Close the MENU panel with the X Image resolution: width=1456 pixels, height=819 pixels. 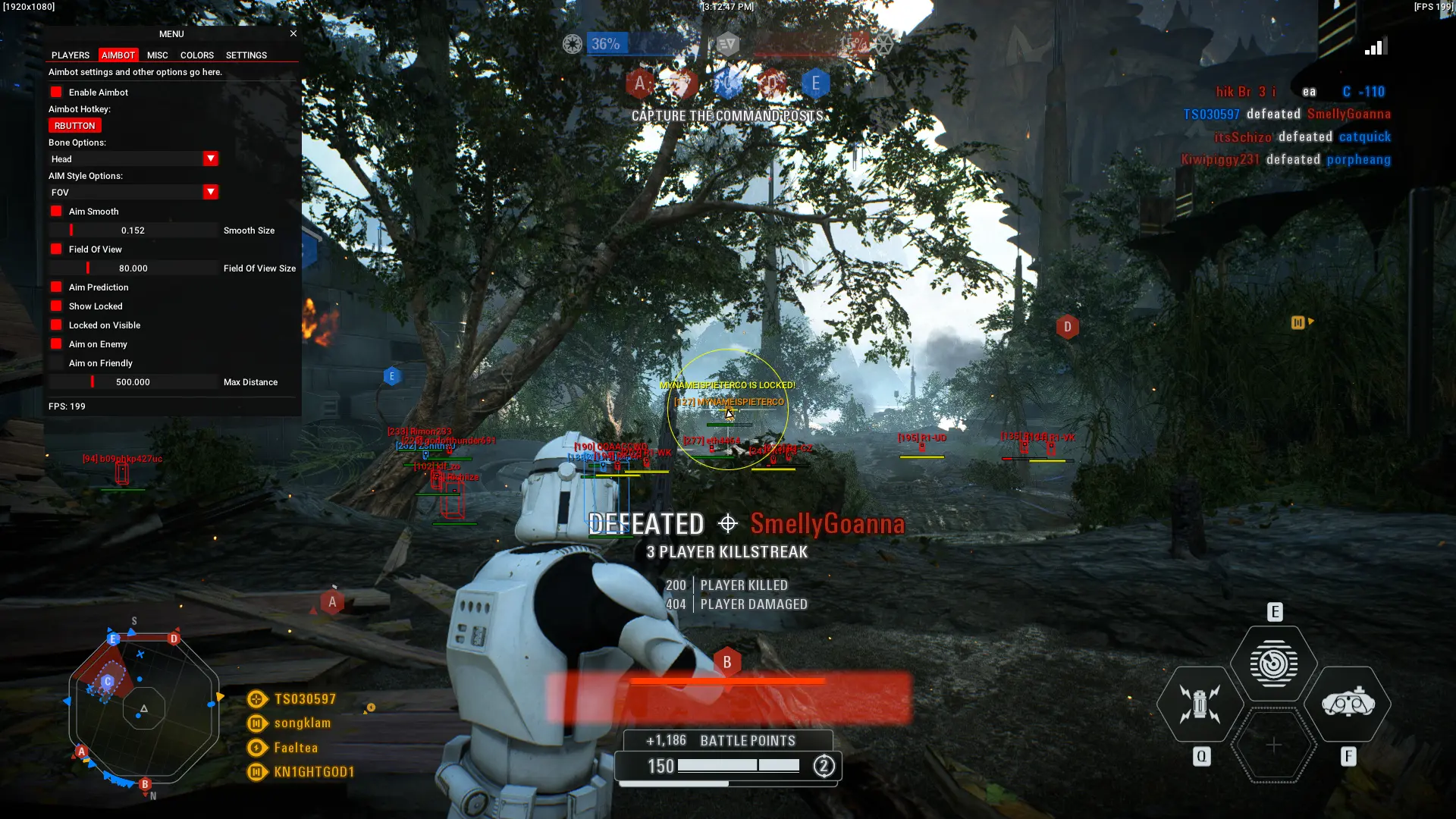pos(293,33)
